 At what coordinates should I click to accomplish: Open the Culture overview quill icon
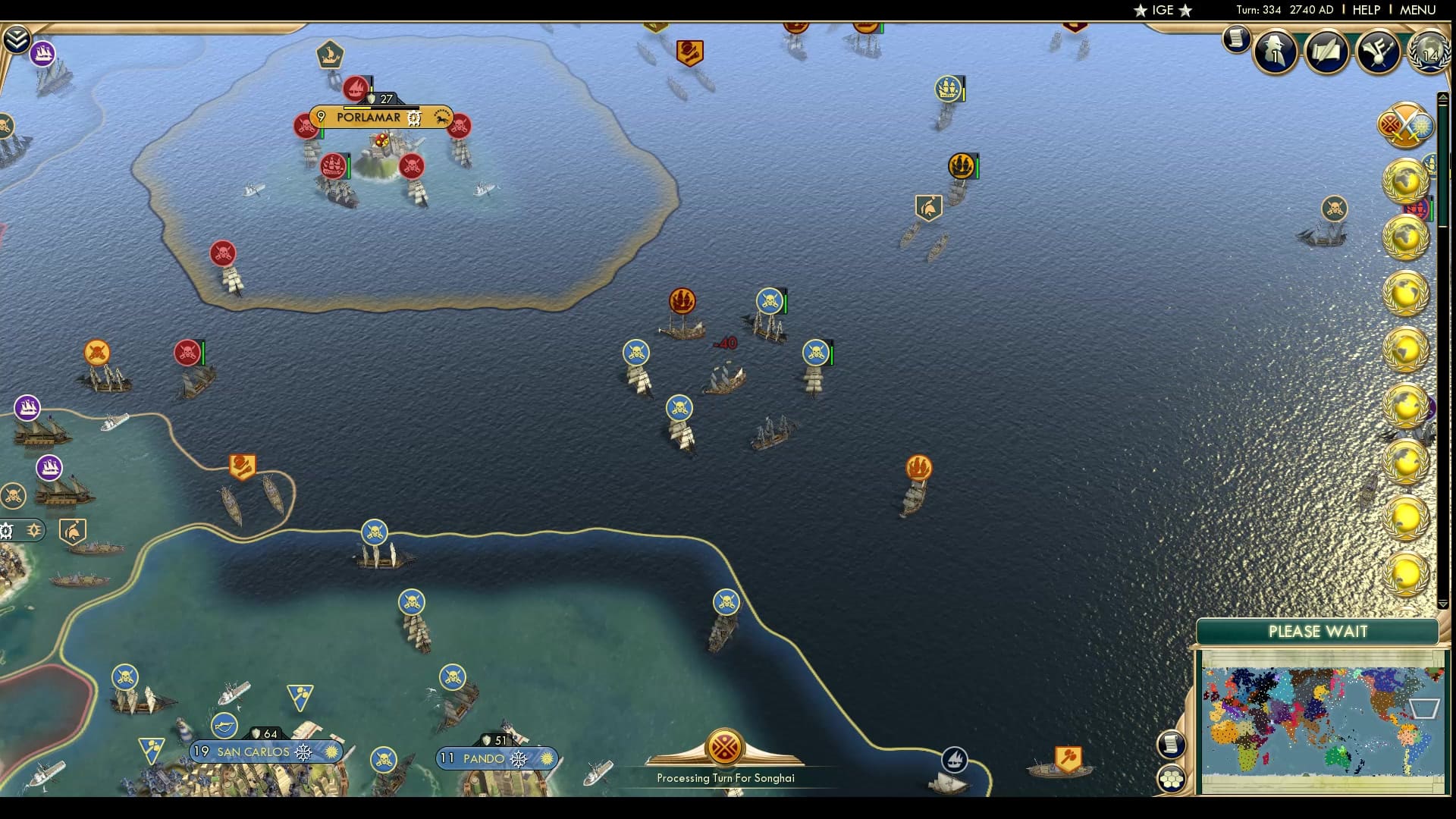[x=1326, y=52]
